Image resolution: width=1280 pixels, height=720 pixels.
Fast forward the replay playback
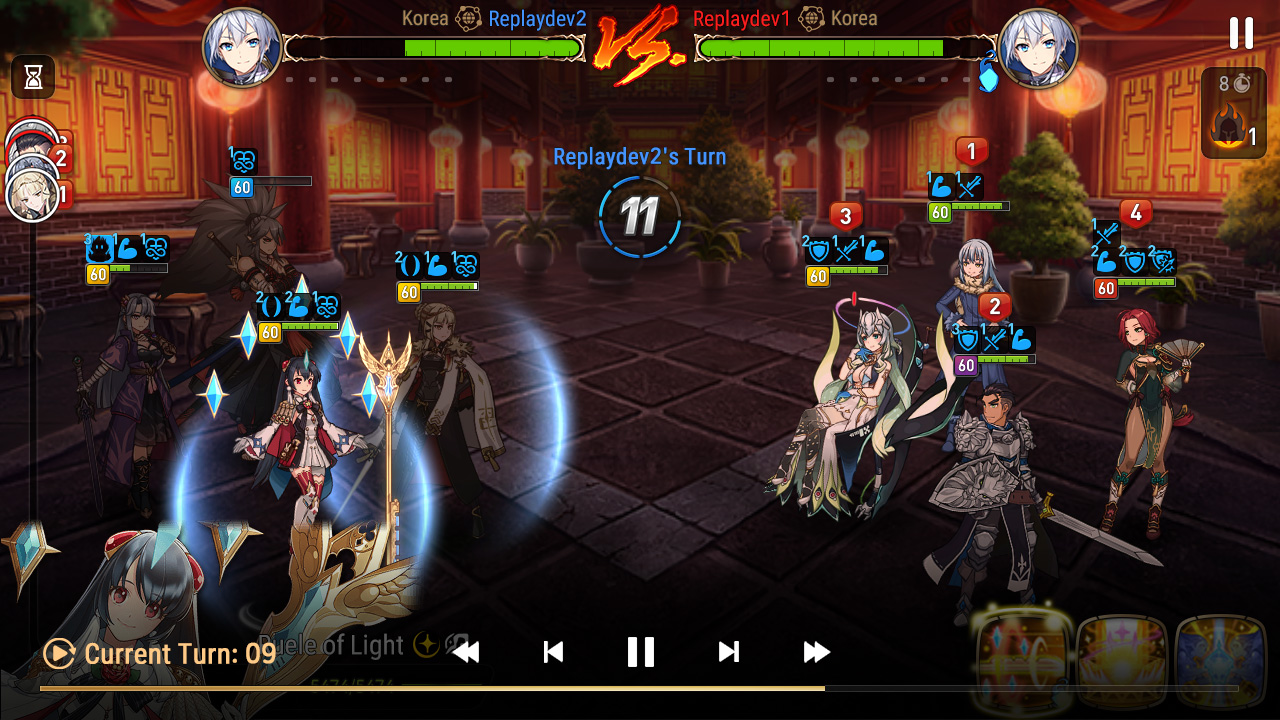[x=816, y=651]
